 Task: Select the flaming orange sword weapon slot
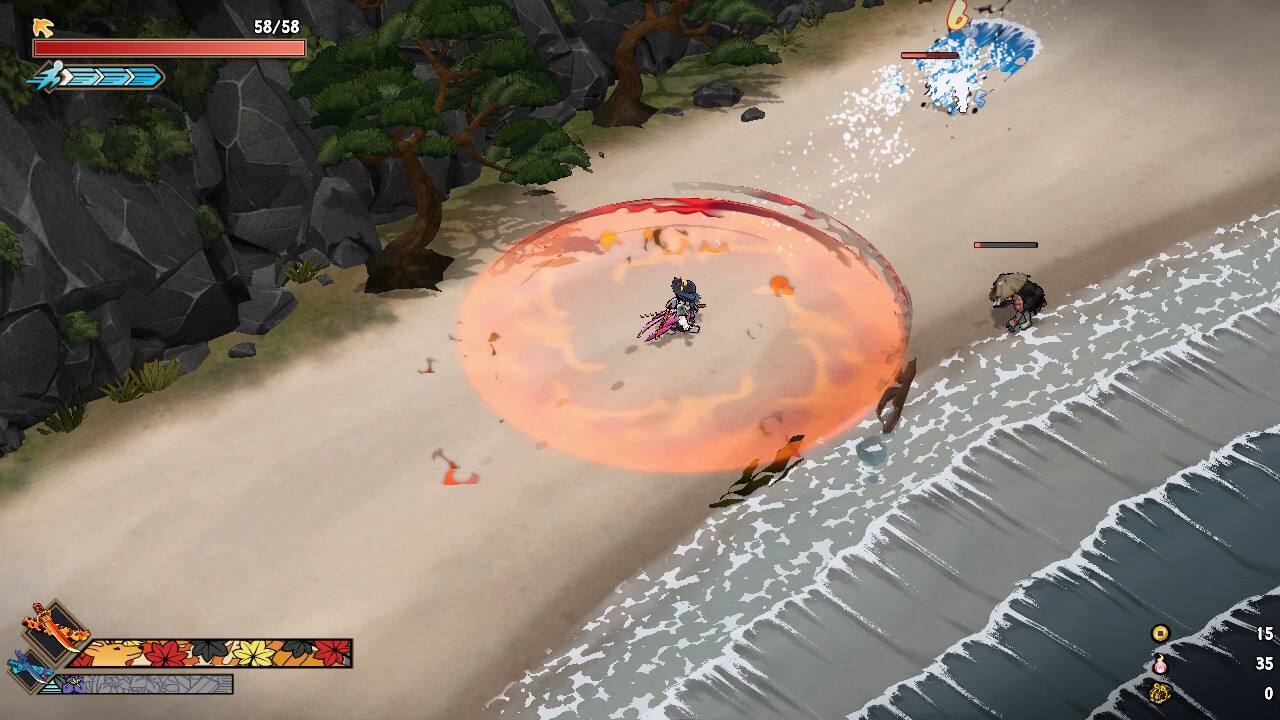pyautogui.click(x=55, y=628)
